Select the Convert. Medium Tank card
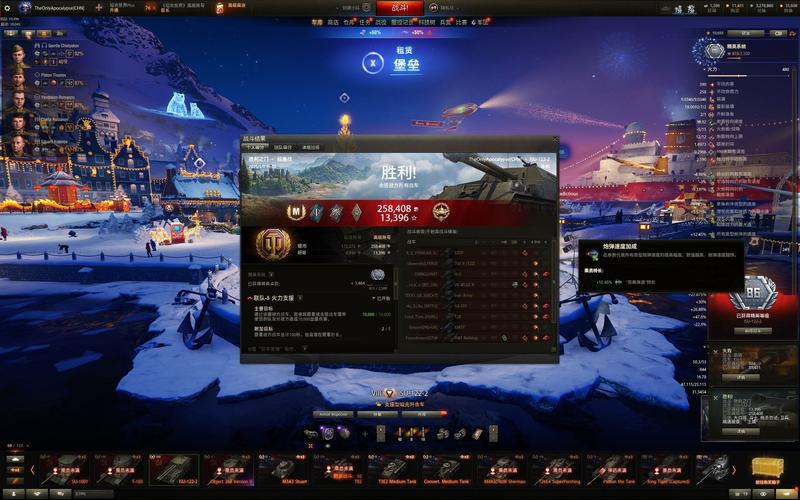The image size is (800, 500). coord(448,468)
